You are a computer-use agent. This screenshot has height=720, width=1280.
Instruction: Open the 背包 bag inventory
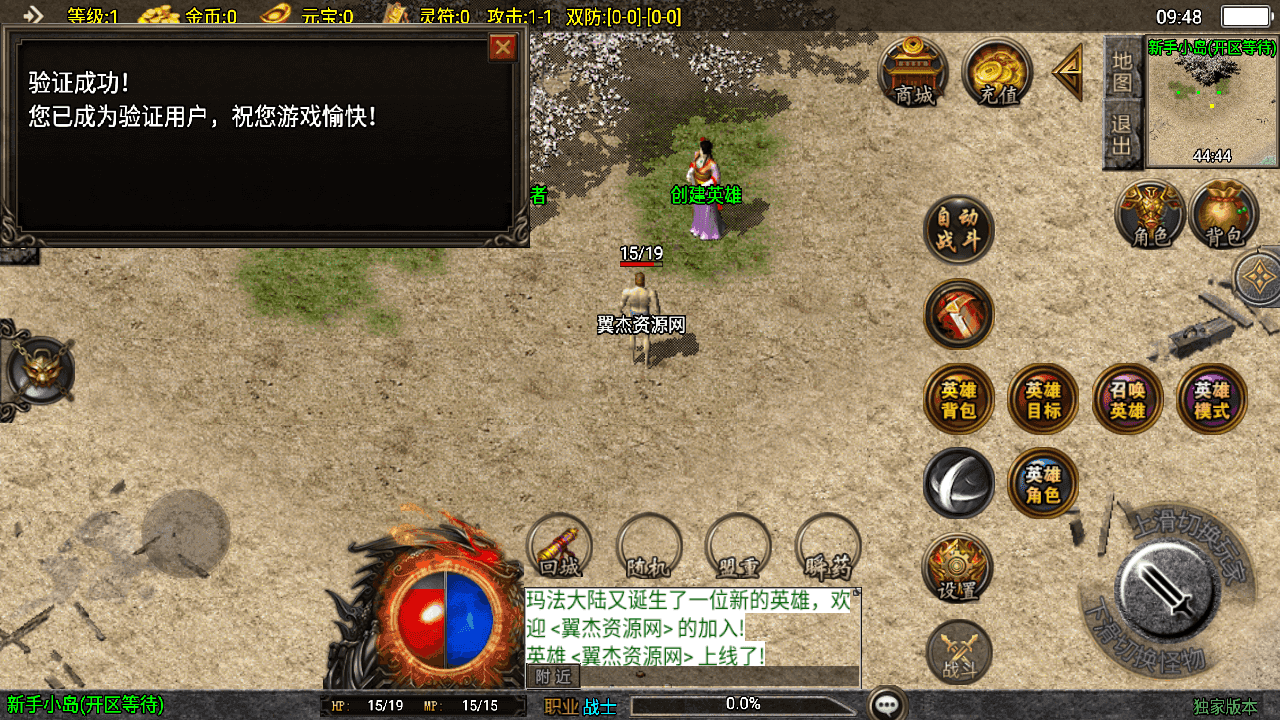point(1224,214)
